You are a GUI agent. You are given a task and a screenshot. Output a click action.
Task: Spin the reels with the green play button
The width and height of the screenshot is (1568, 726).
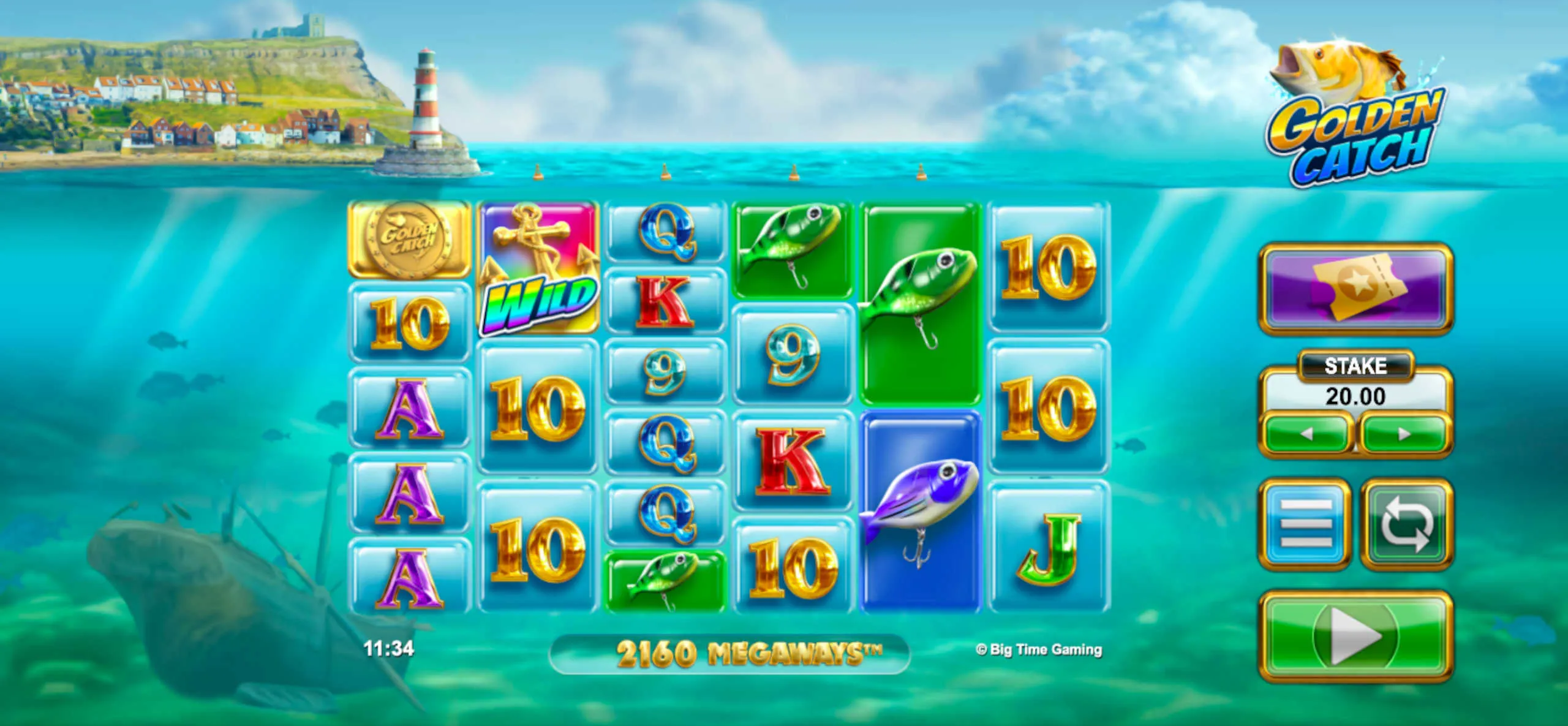point(1355,637)
